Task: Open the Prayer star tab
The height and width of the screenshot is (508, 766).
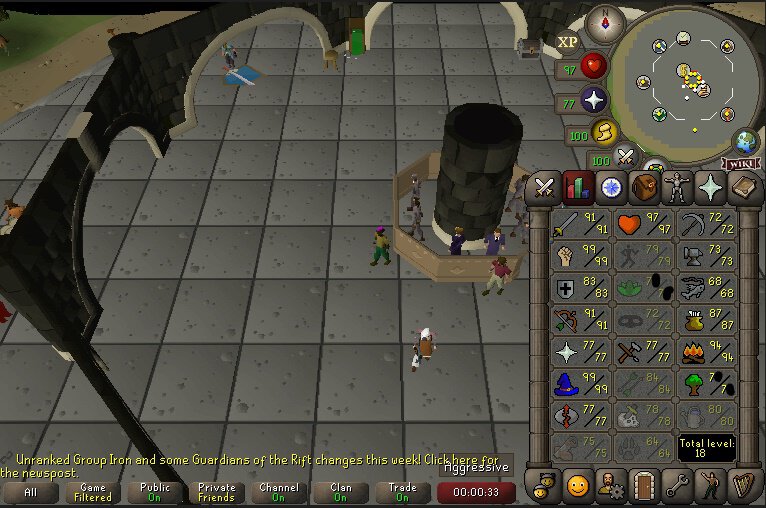Action: point(711,187)
